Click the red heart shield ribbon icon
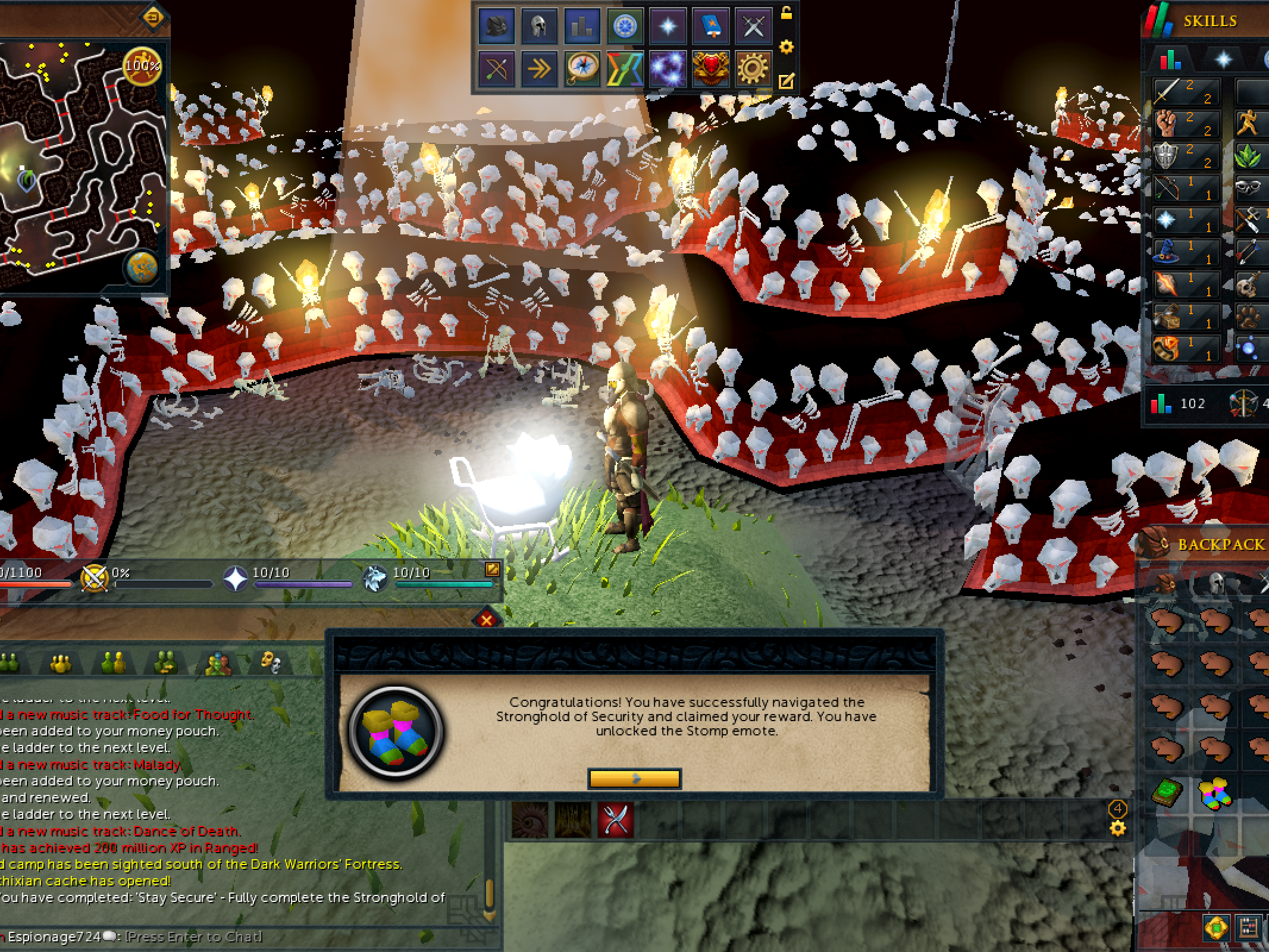This screenshot has width=1269, height=952. click(710, 69)
